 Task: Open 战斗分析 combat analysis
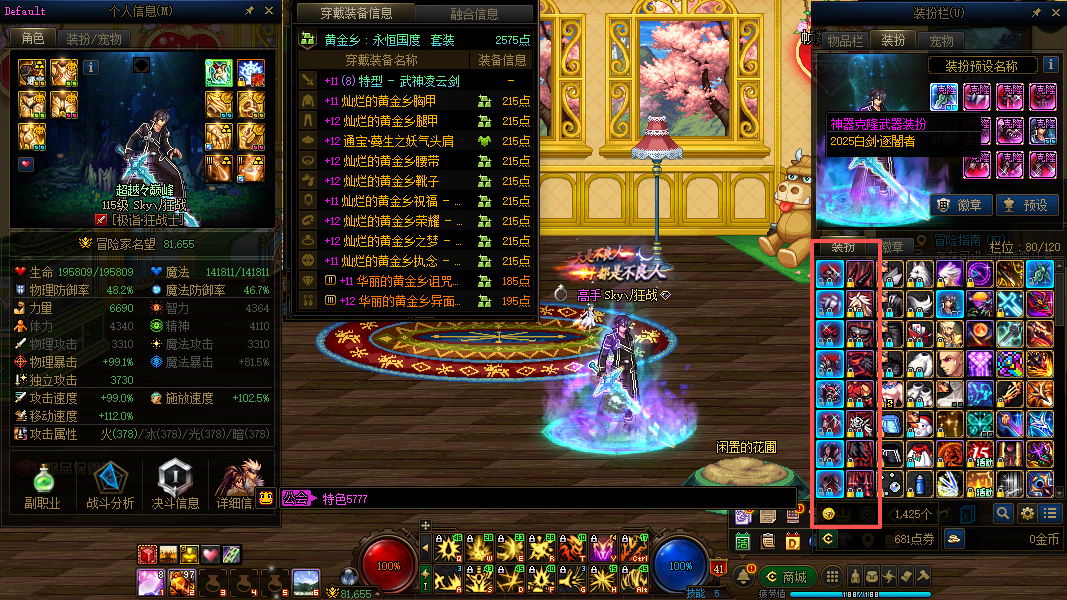pyautogui.click(x=110, y=485)
